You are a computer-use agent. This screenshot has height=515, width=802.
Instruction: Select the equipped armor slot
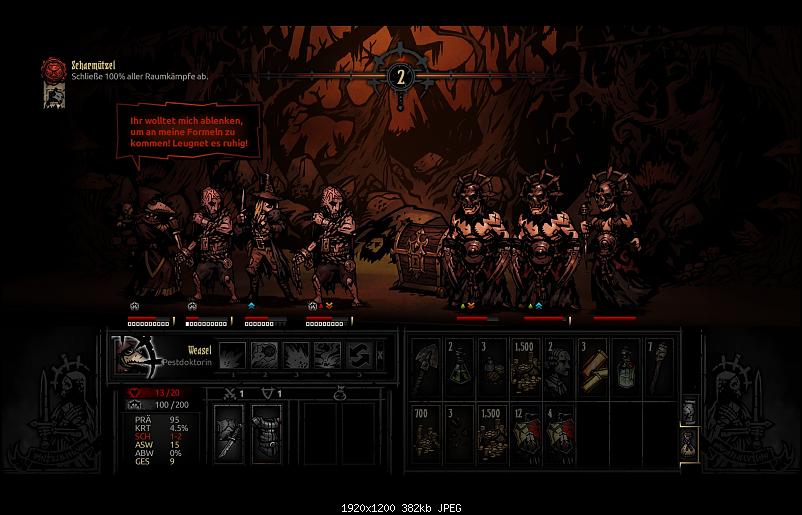tap(265, 431)
